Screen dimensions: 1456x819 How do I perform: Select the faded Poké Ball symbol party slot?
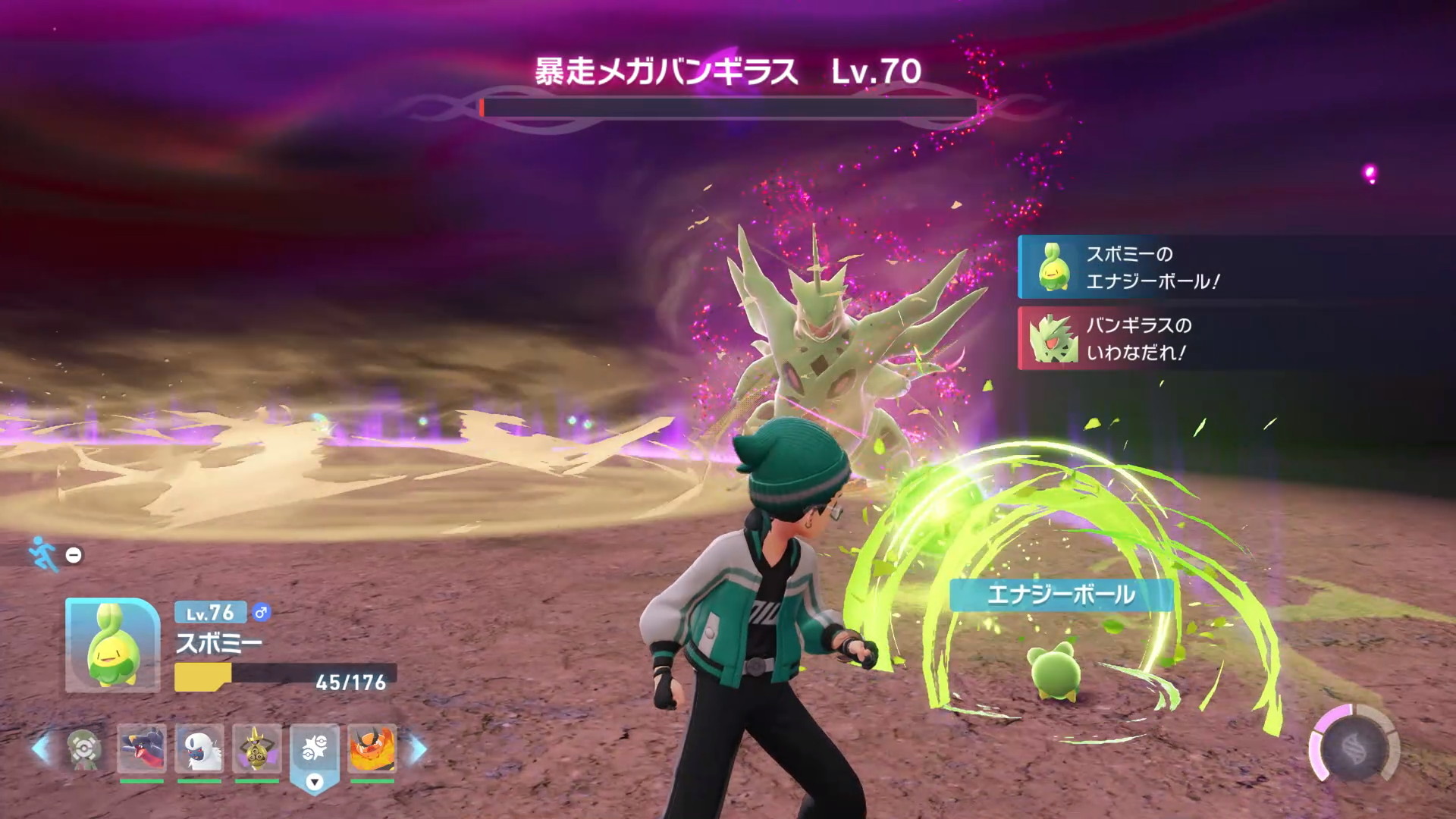click(x=84, y=748)
